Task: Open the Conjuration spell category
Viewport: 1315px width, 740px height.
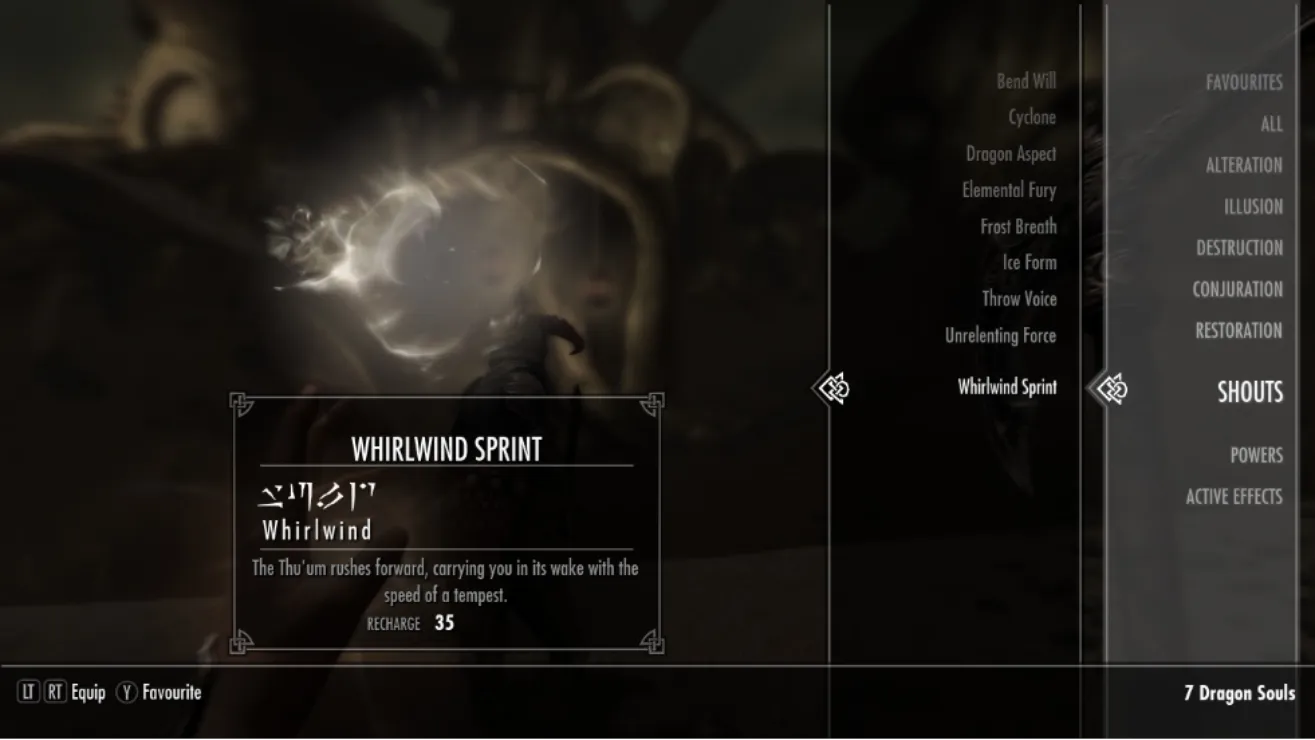Action: 1236,290
